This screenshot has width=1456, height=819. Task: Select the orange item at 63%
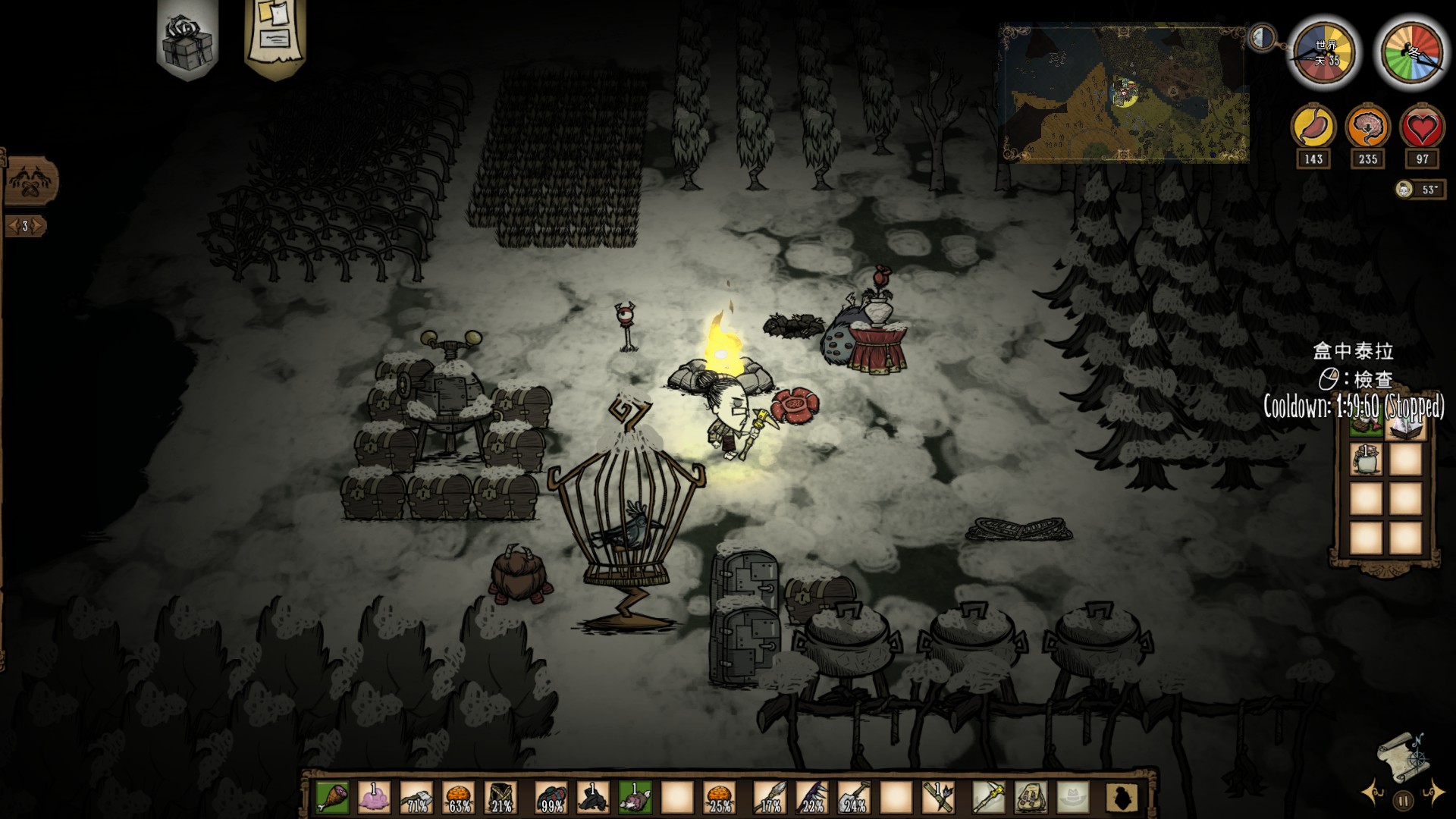point(459,797)
